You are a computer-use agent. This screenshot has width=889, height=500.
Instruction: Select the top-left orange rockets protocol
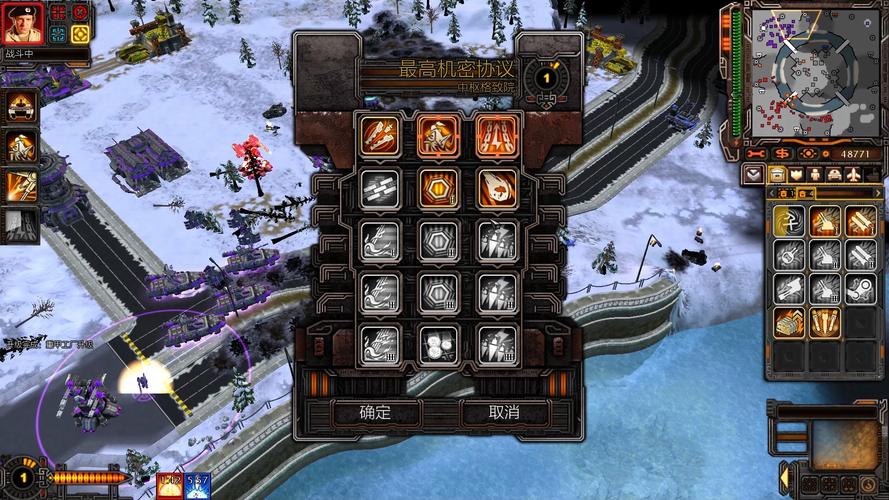380,135
